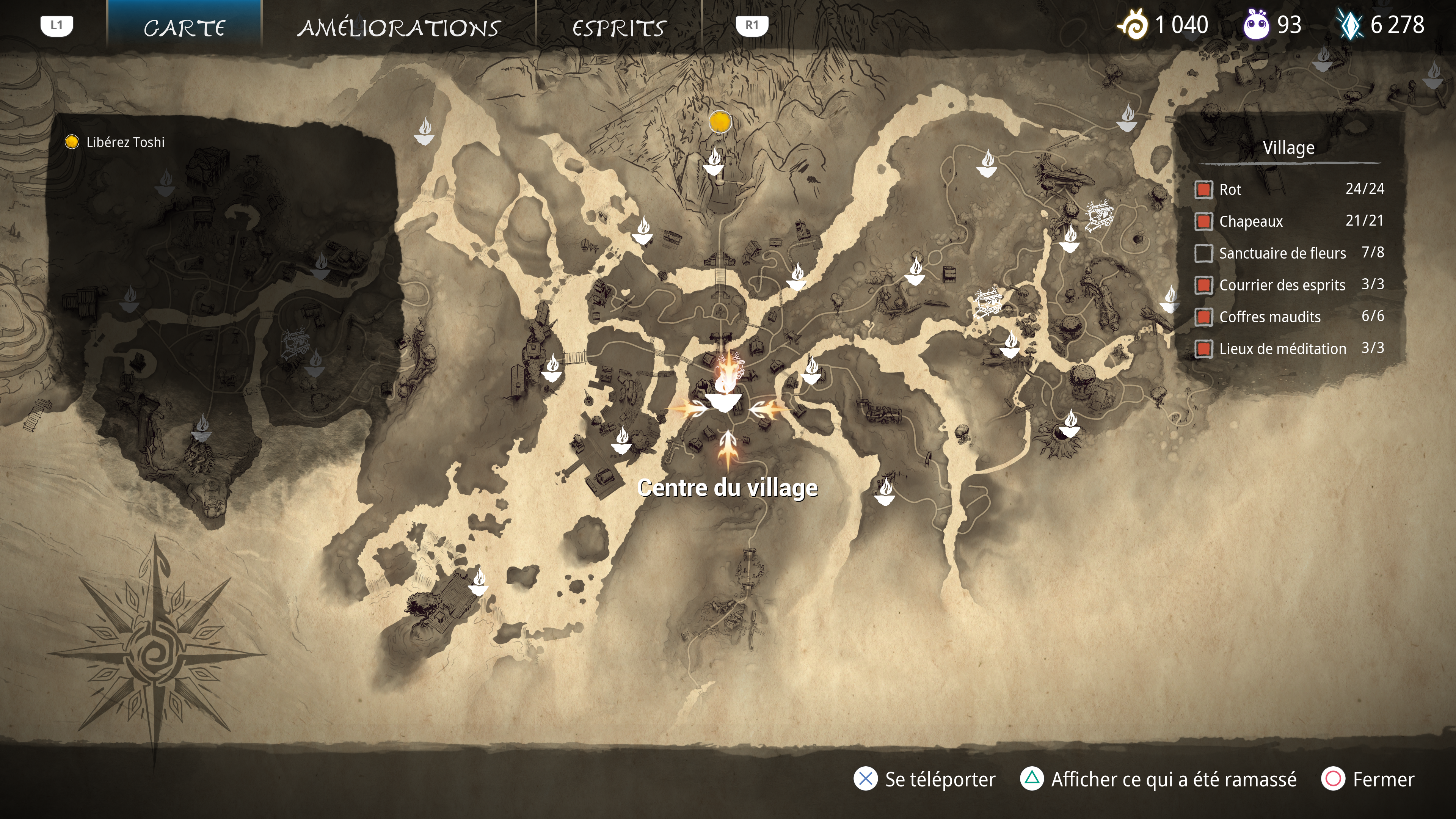Select the Courrier des esprits entry
This screenshot has height=819, width=1456.
click(1289, 285)
